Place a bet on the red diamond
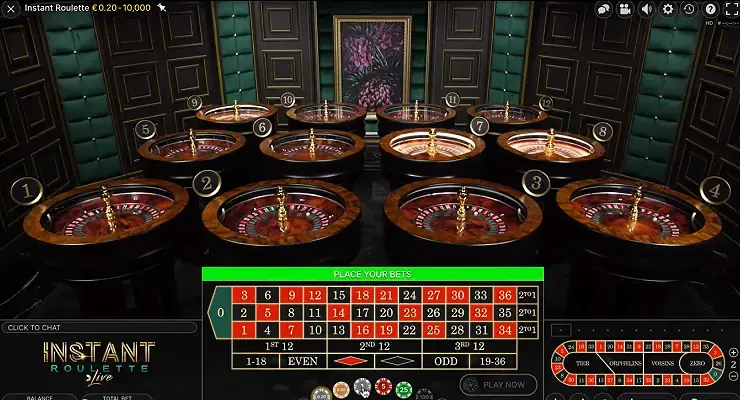The width and height of the screenshot is (740, 400). (350, 360)
